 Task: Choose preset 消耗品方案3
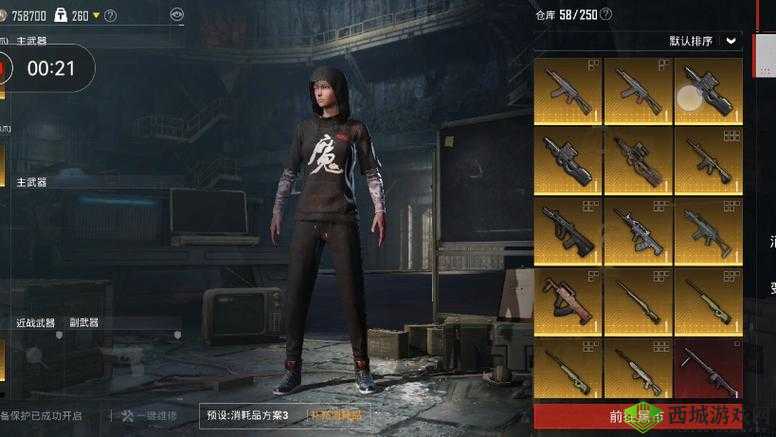coord(247,415)
